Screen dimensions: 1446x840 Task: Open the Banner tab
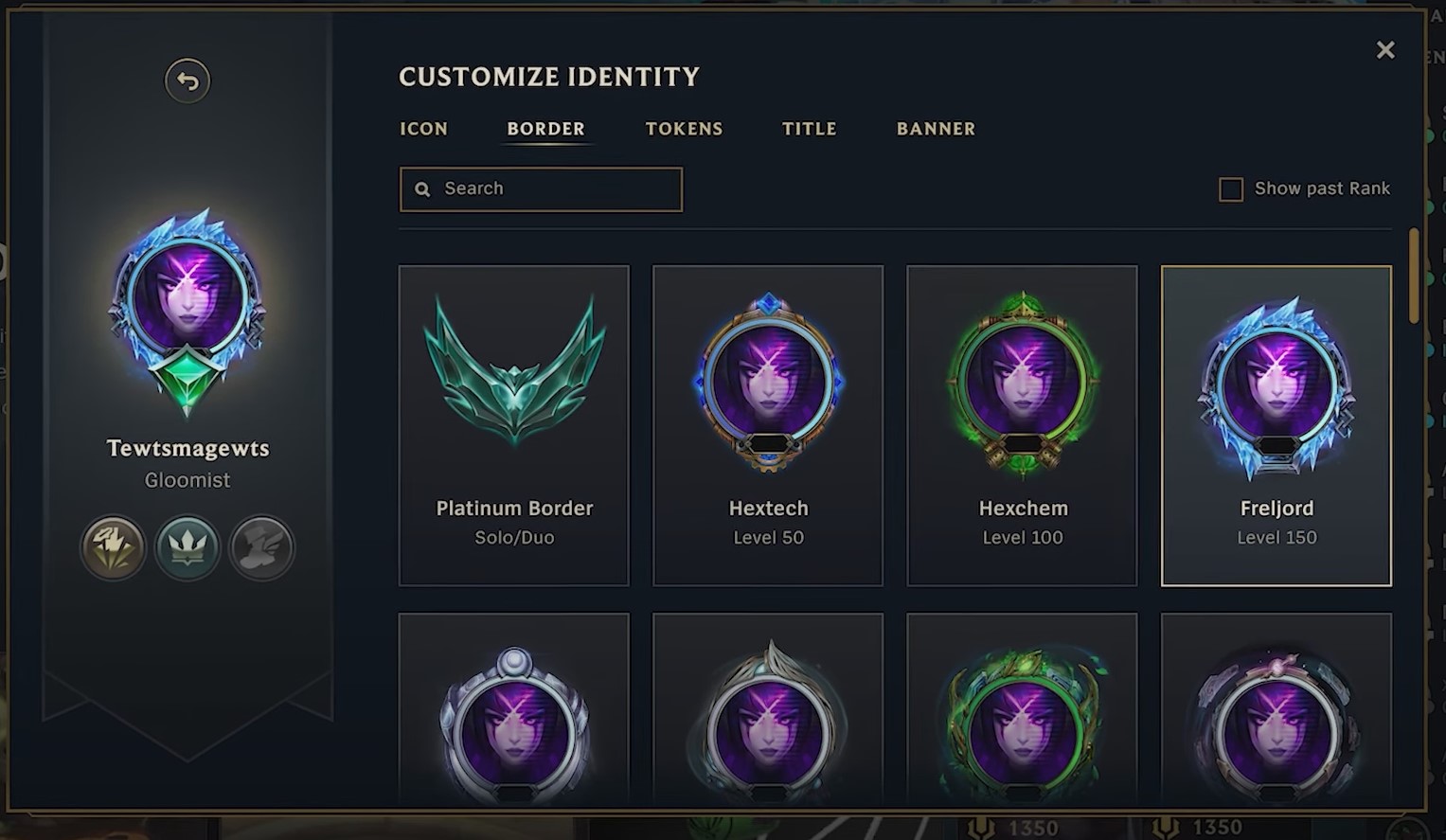tap(936, 129)
